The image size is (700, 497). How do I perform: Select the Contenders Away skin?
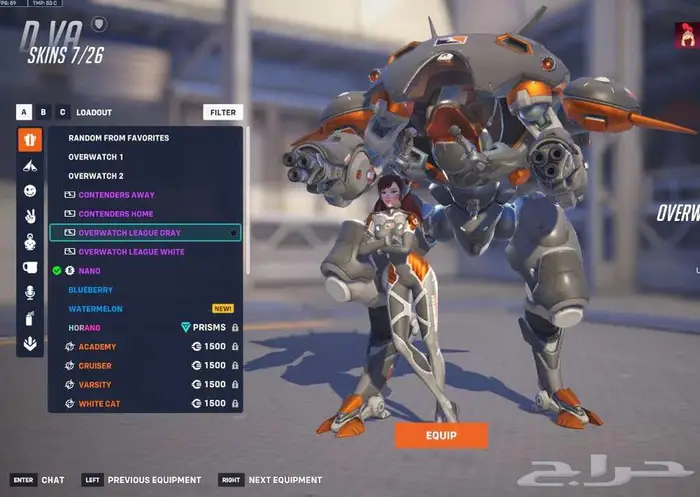(116, 195)
